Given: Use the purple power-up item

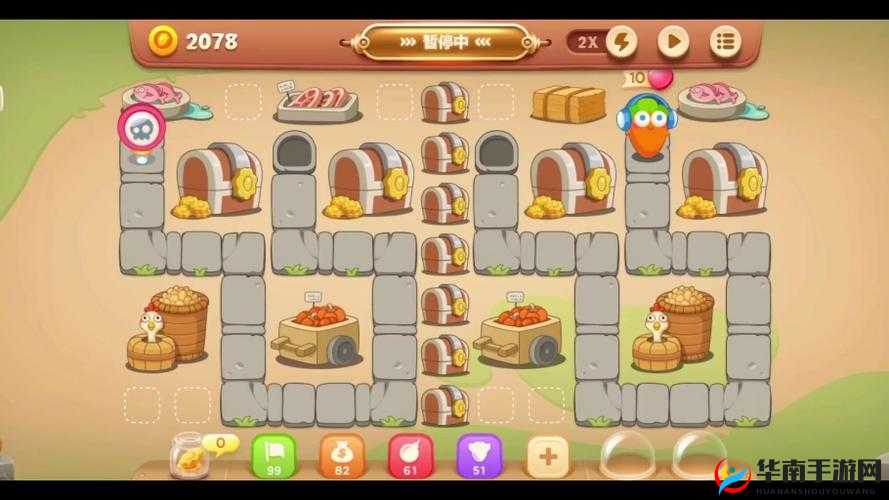Looking at the screenshot, I should pyautogui.click(x=478, y=455).
